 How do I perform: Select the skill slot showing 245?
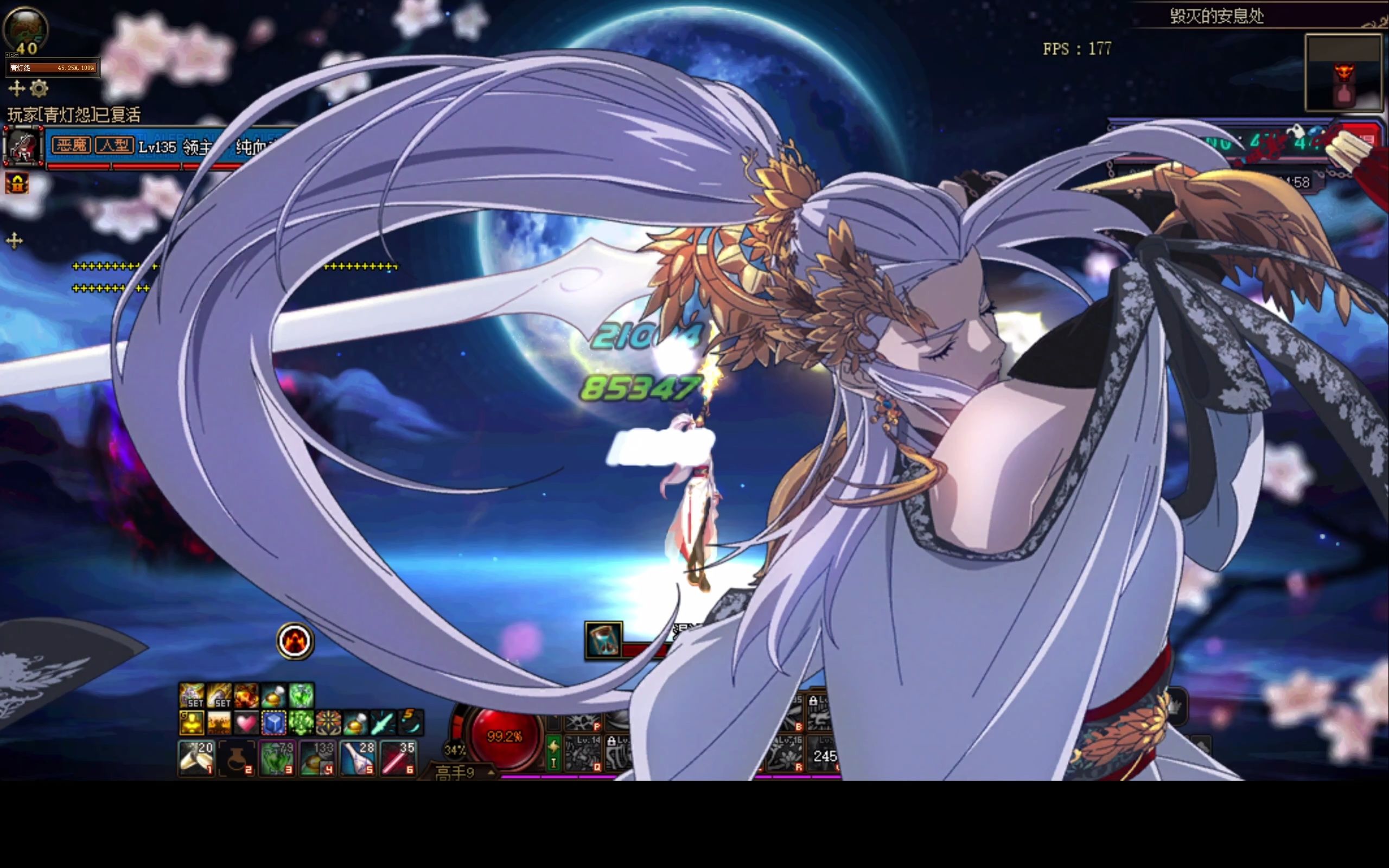tap(825, 756)
